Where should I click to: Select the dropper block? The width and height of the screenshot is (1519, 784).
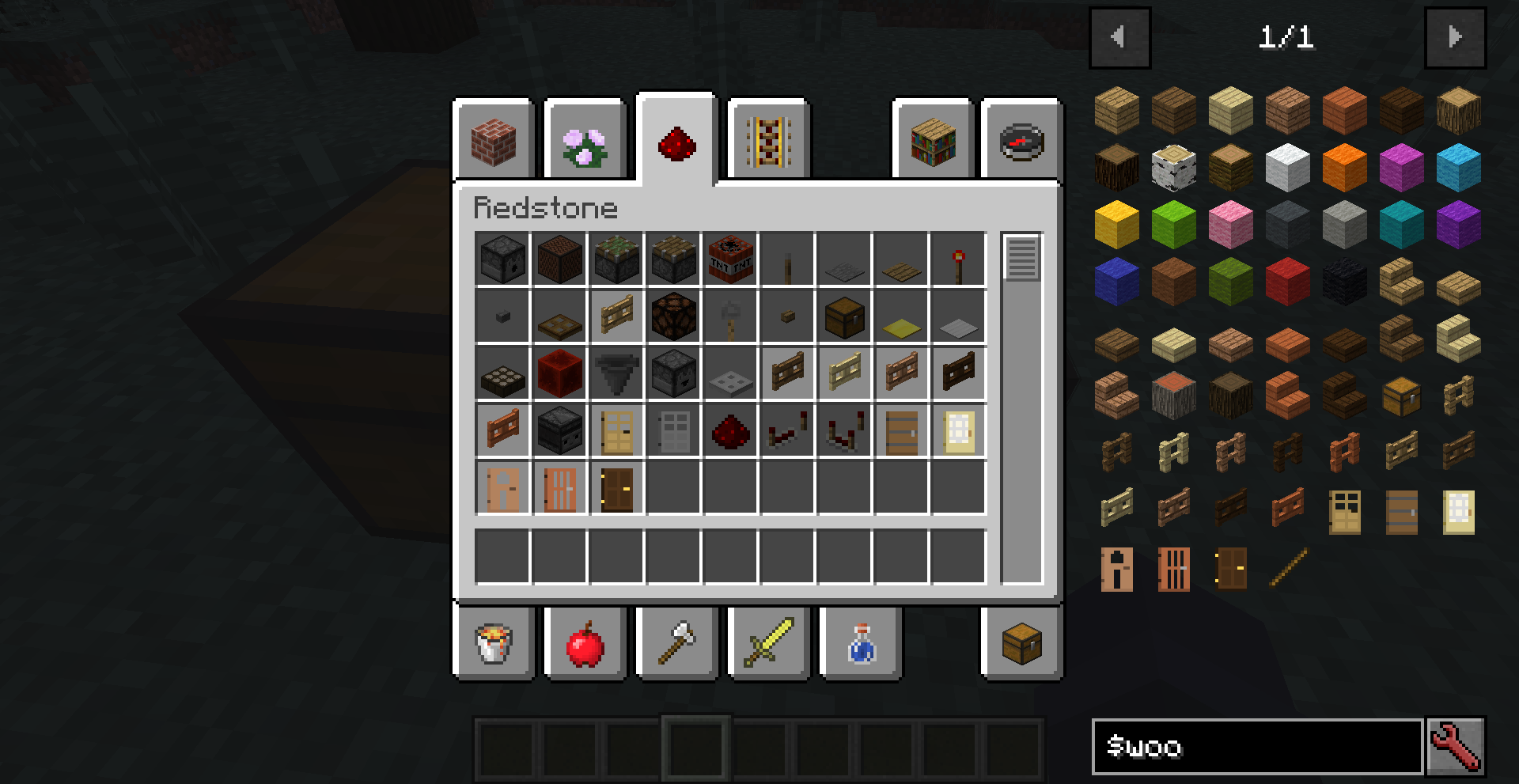click(x=673, y=374)
